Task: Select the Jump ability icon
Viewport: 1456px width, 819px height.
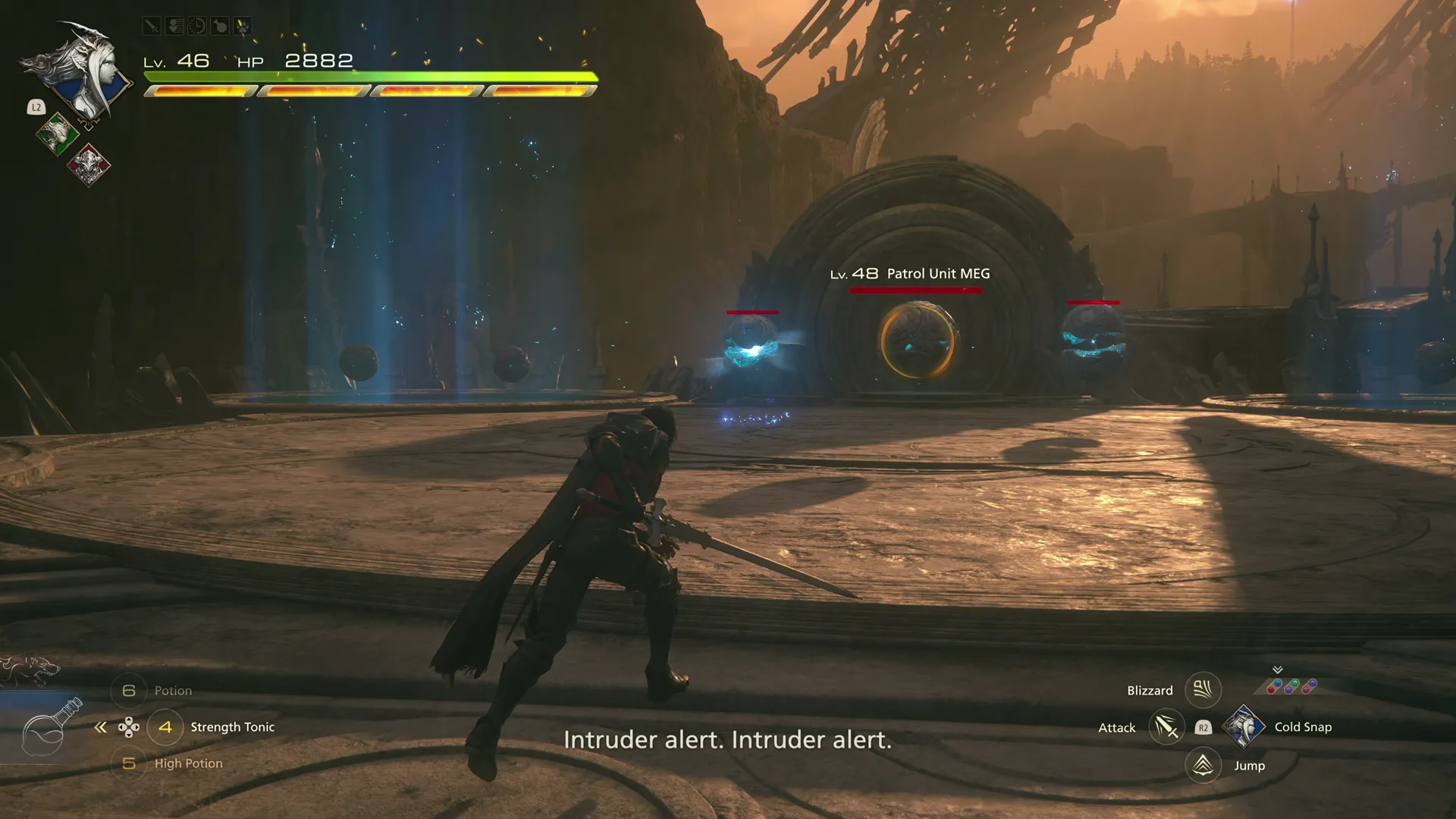Action: (x=1203, y=765)
